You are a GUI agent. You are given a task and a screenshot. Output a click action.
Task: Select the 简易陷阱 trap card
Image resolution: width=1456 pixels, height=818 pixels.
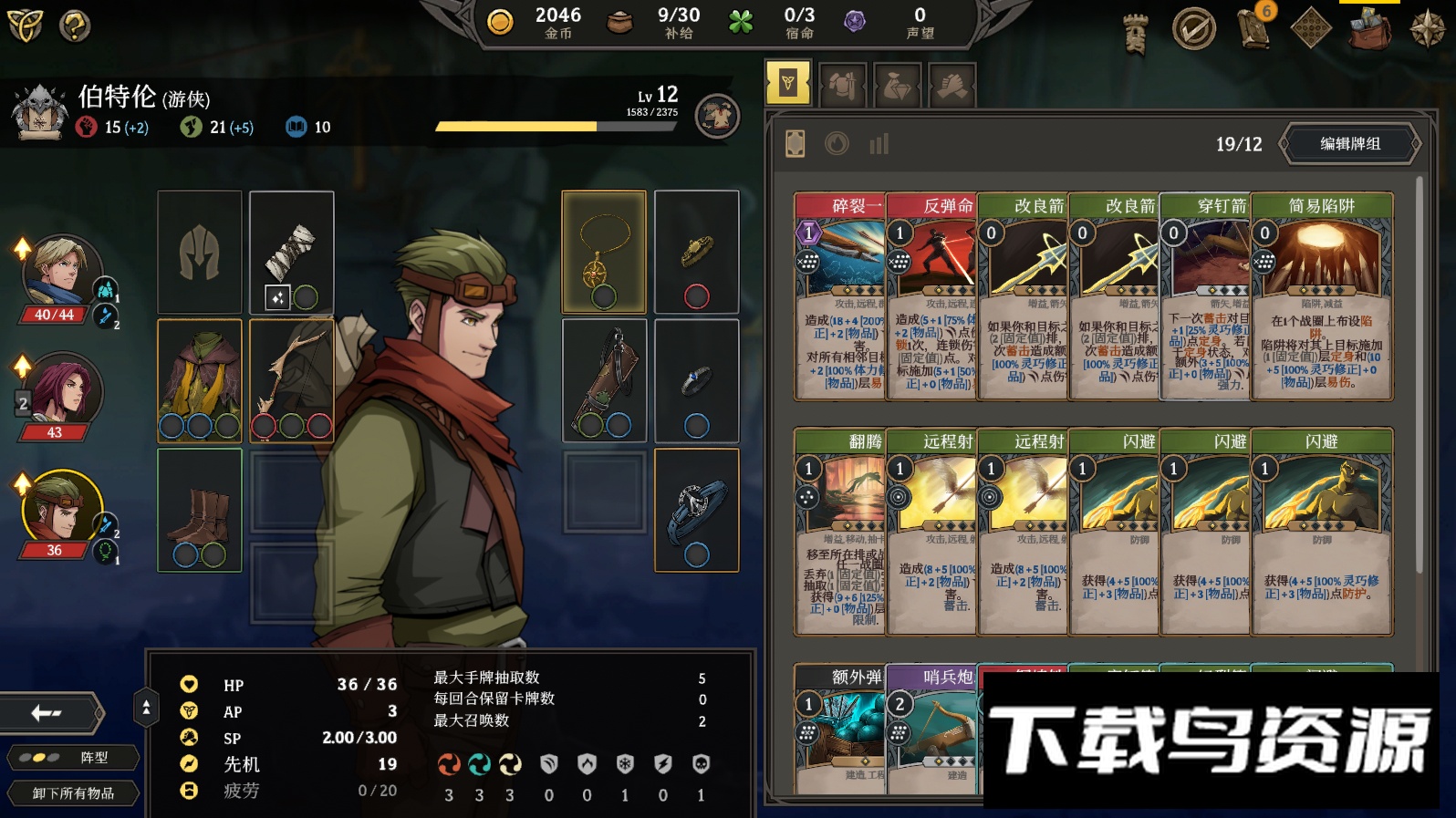point(1322,296)
